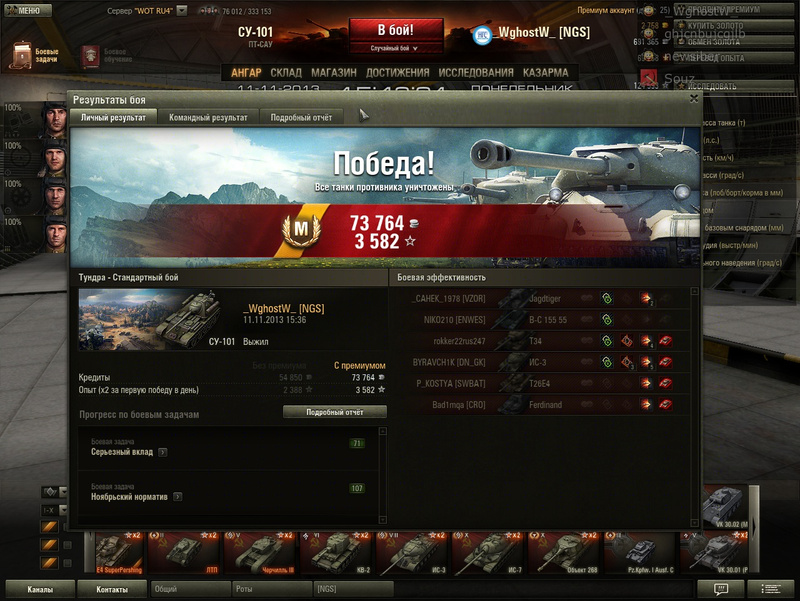Open the Каналы chat button

pyautogui.click(x=41, y=590)
